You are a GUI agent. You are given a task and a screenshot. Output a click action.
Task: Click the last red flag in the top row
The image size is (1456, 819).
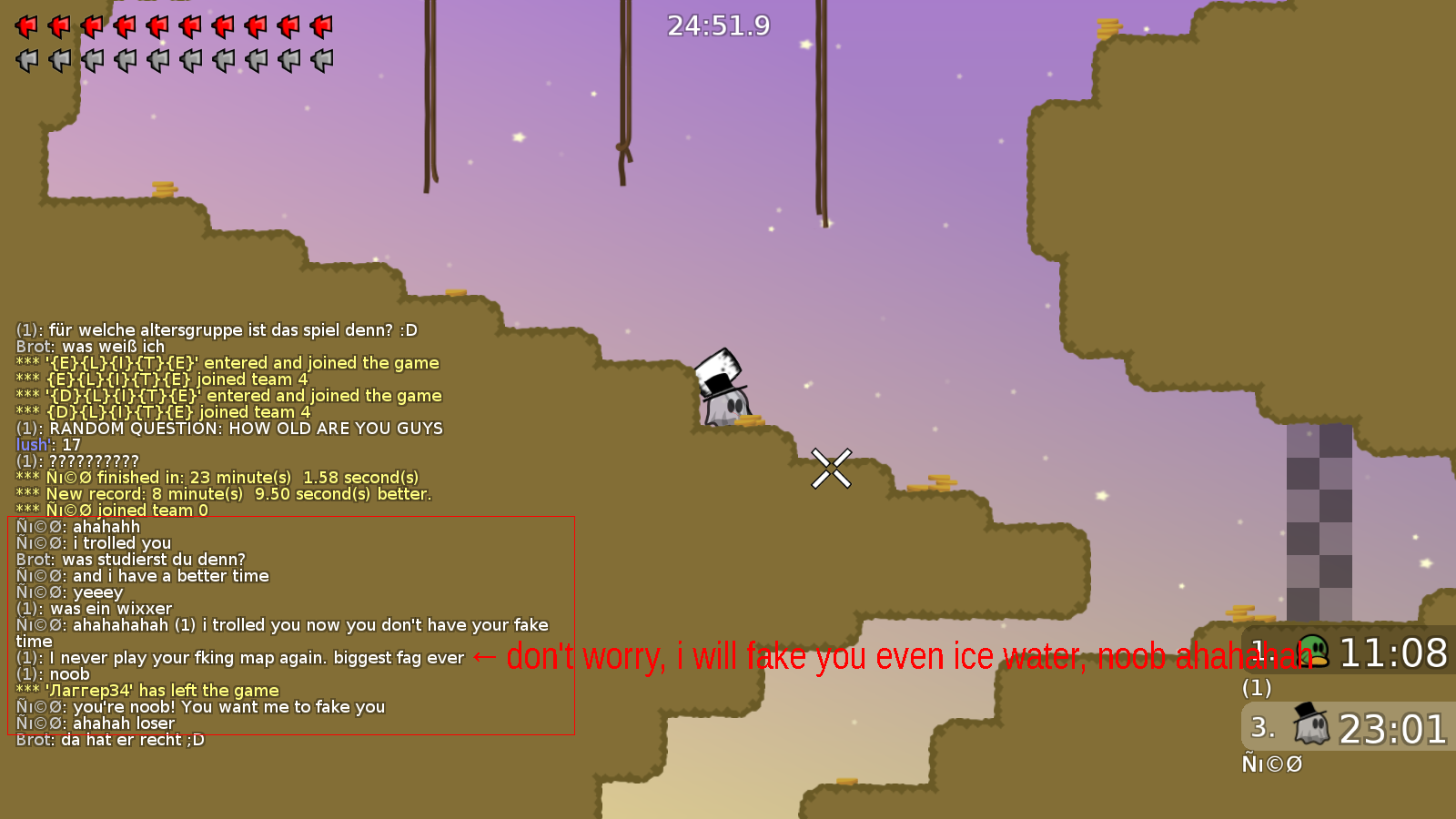pyautogui.click(x=319, y=25)
